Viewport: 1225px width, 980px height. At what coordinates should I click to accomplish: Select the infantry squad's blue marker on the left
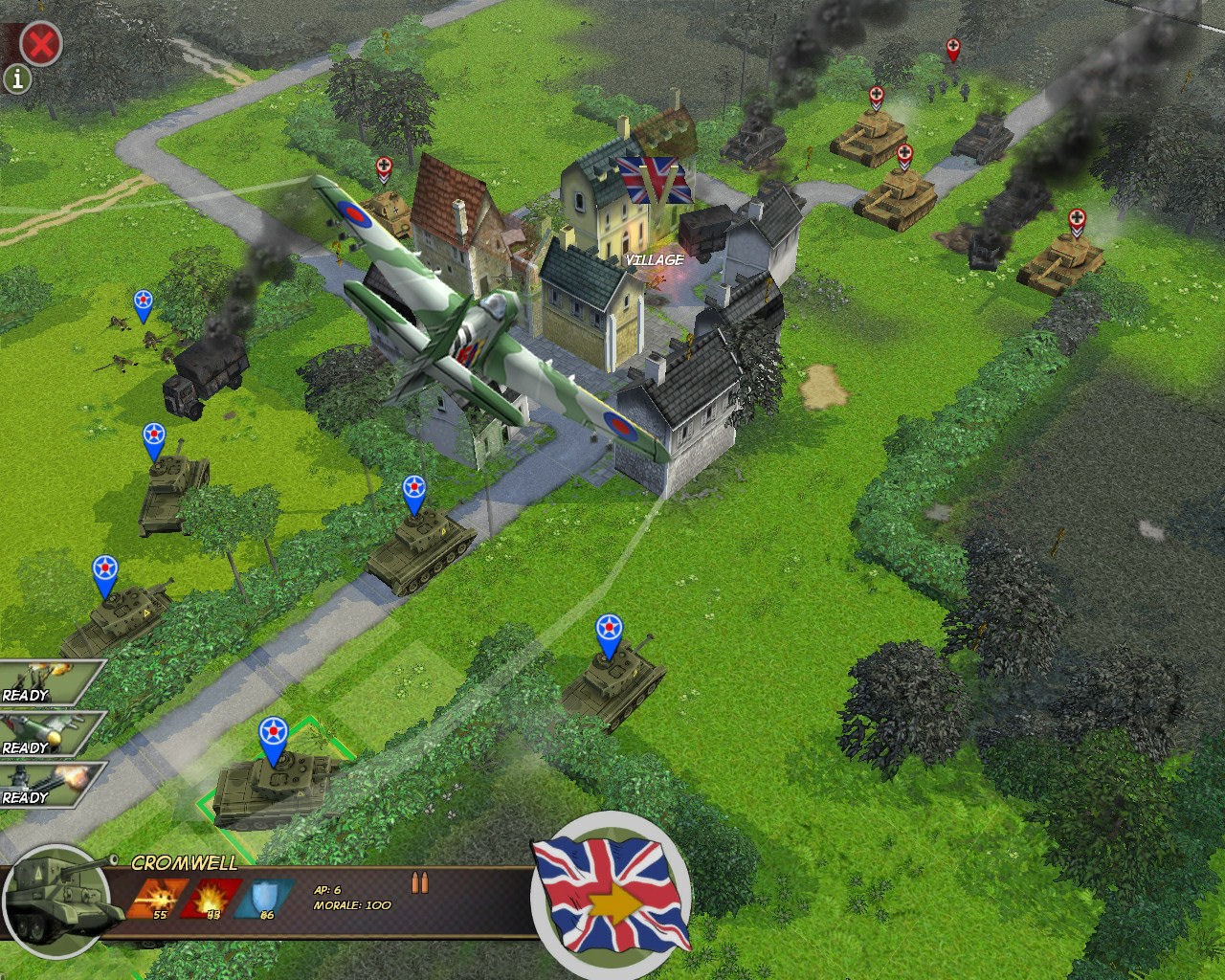(x=145, y=301)
